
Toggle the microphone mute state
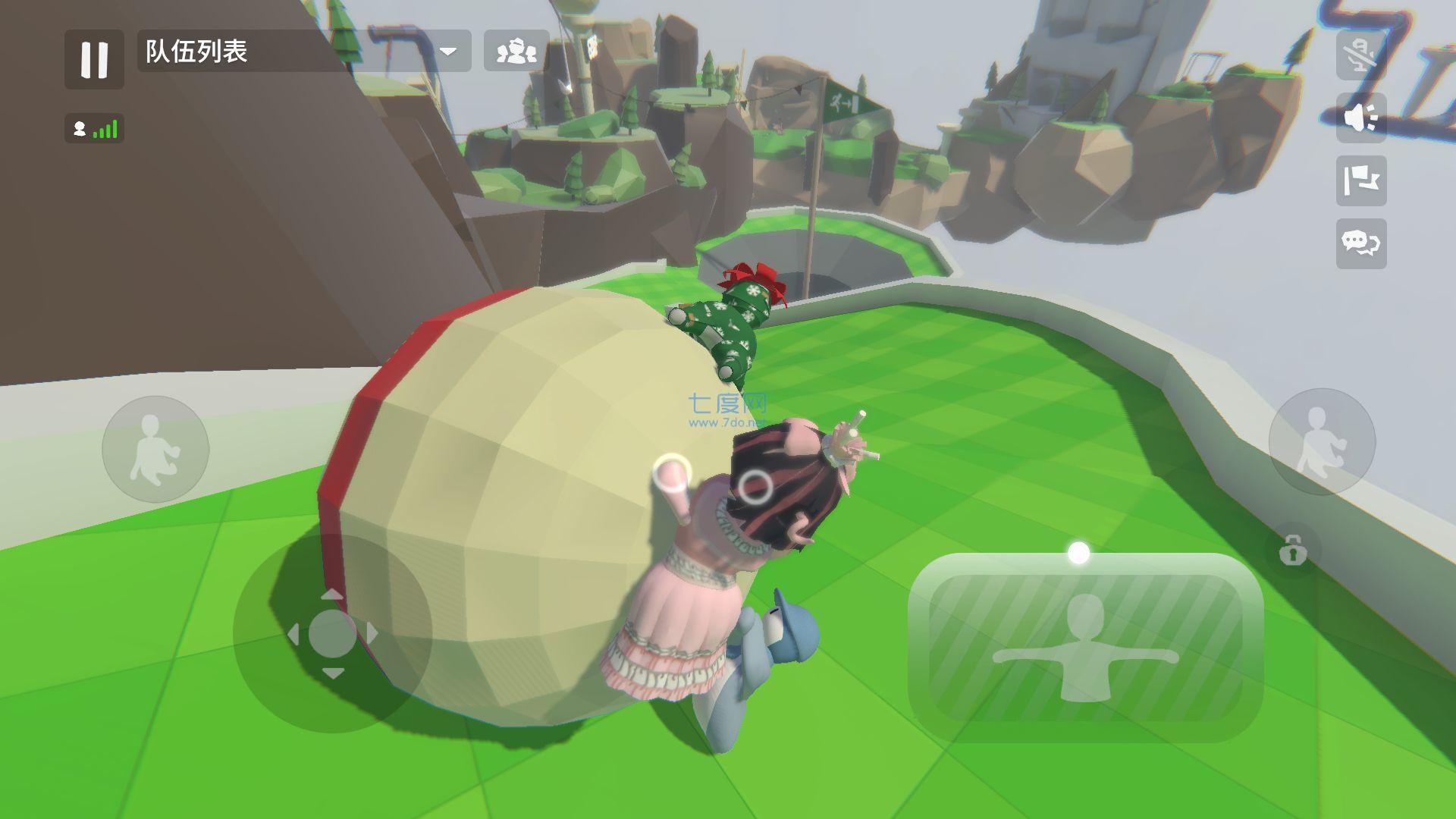pos(1361,57)
